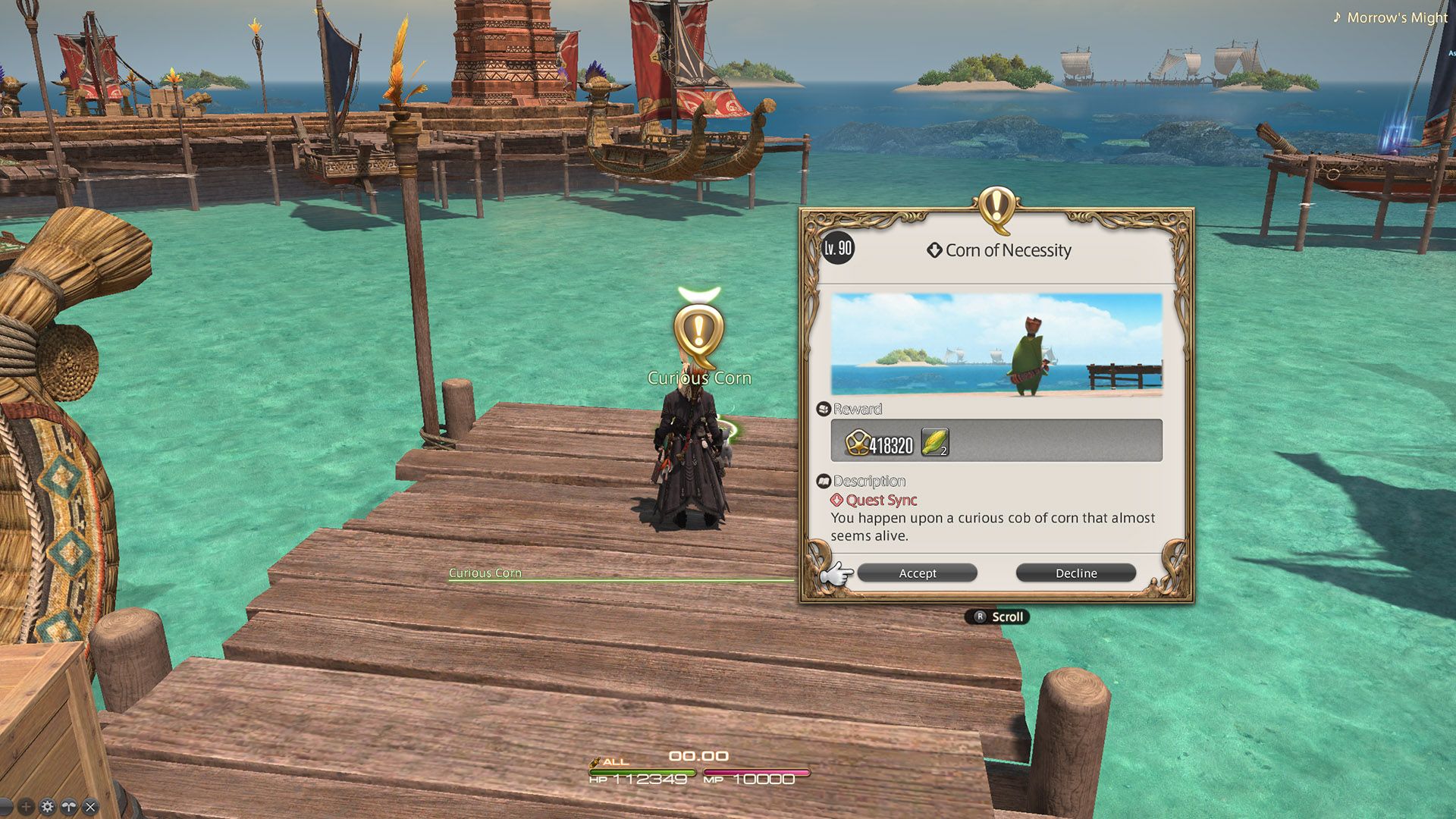This screenshot has height=819, width=1456.
Task: Click the sprout icon near the hotbar
Action: click(68, 806)
